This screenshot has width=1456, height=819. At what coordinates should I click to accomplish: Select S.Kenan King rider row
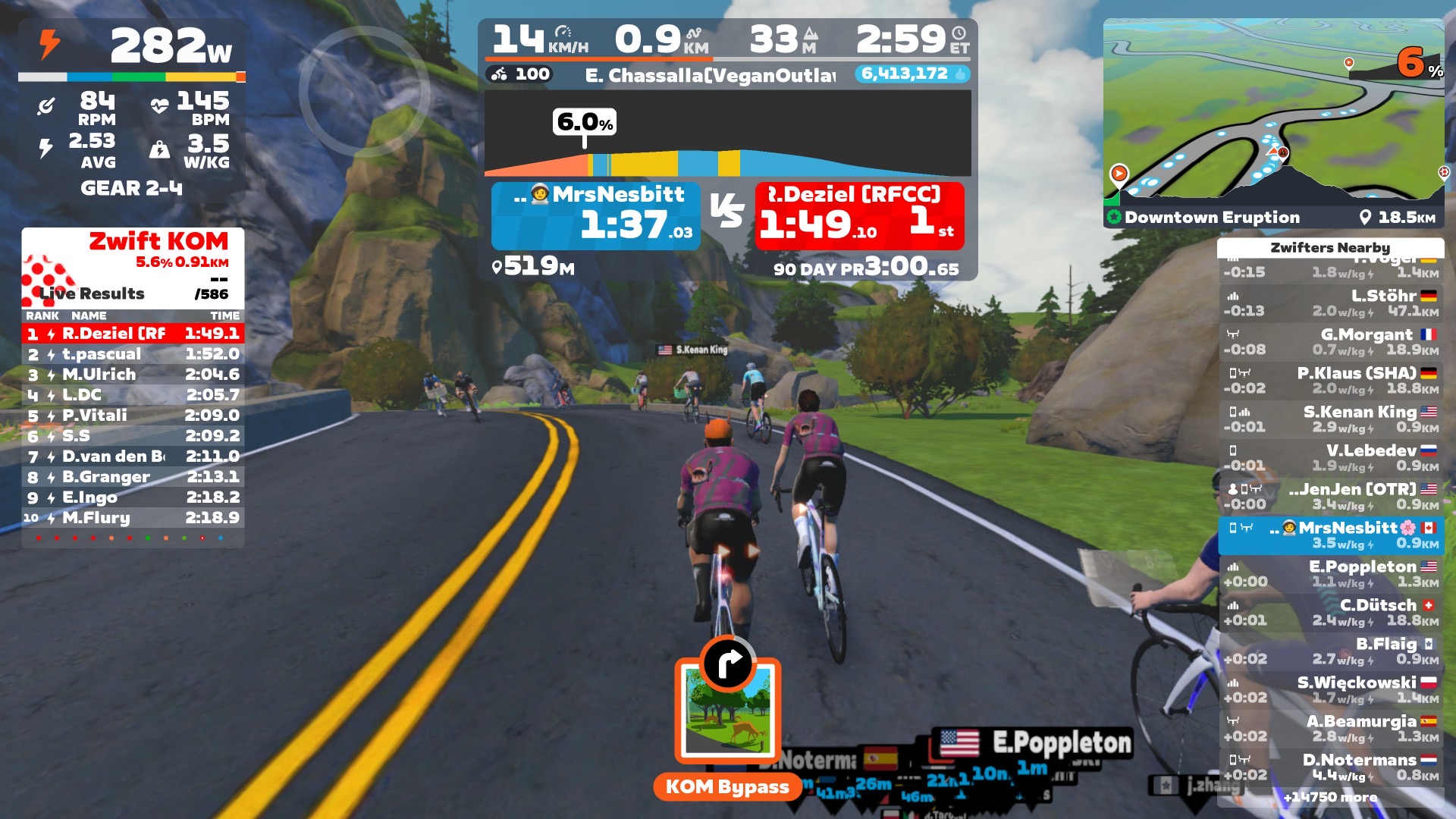point(1331,419)
